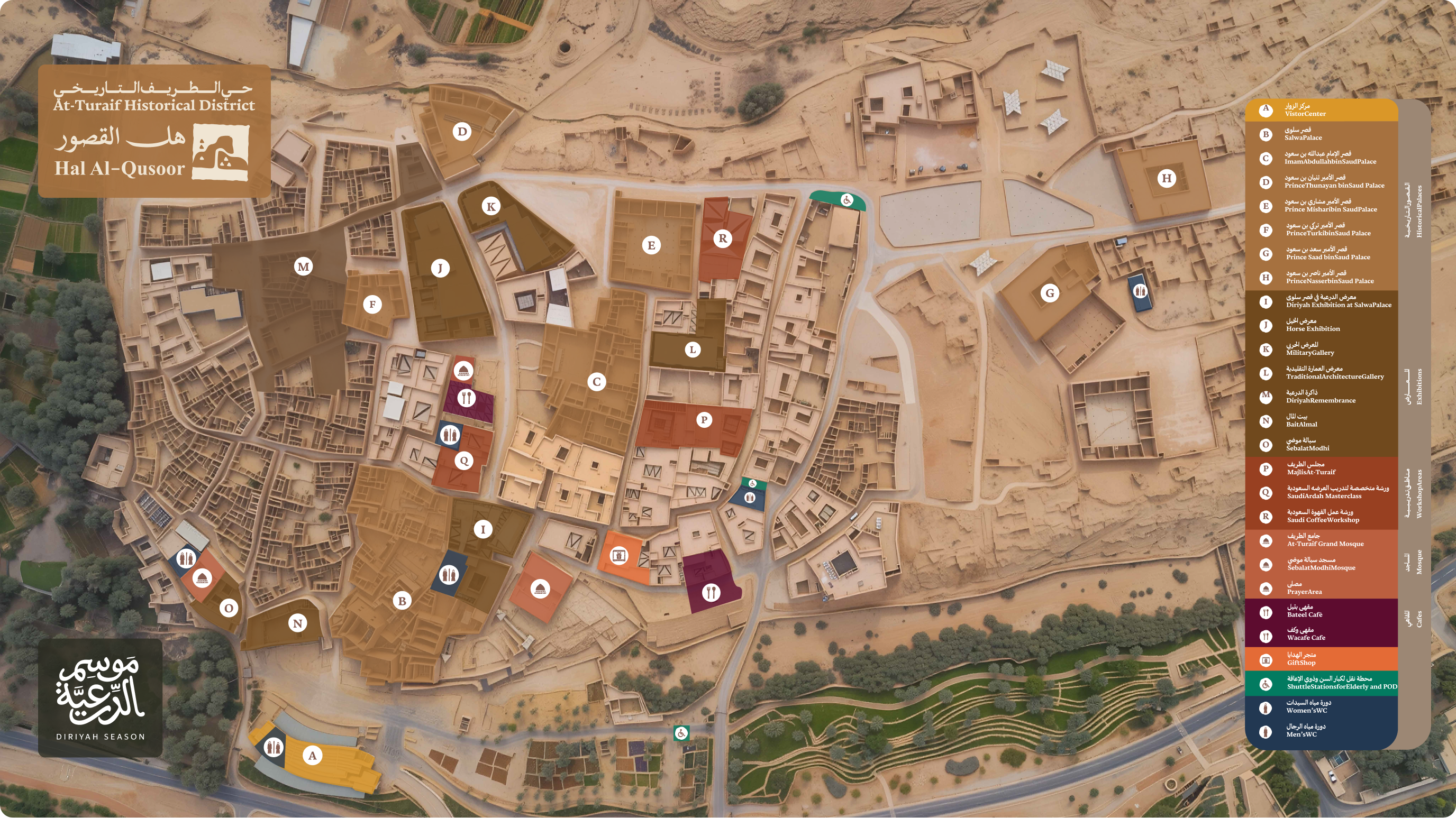Select Shuttle Stations legend entry
1456x818 pixels.
(x=1341, y=683)
